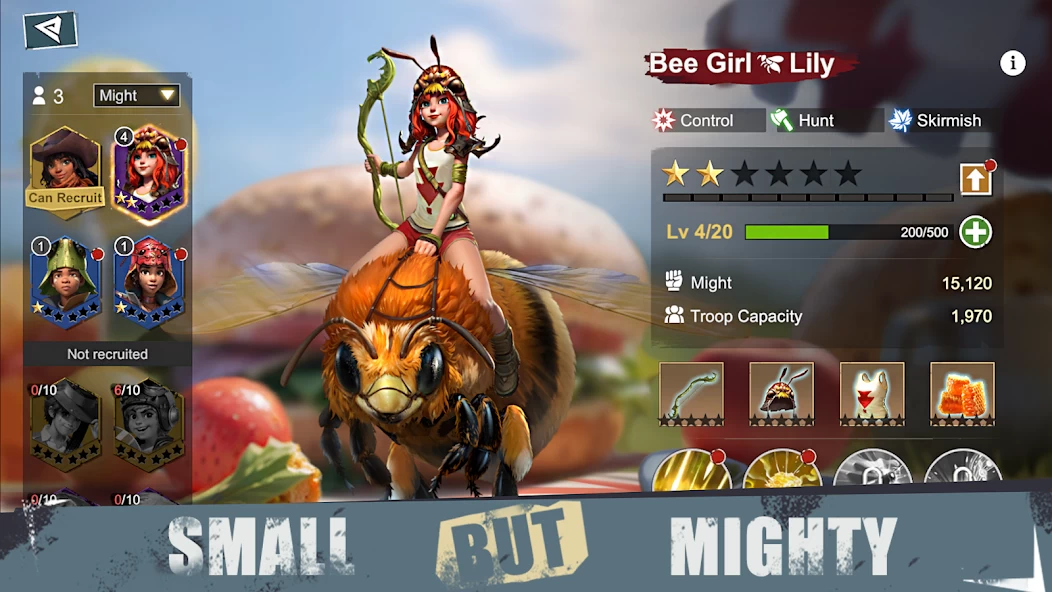
Task: Go back using the arrow button
Action: pos(50,29)
